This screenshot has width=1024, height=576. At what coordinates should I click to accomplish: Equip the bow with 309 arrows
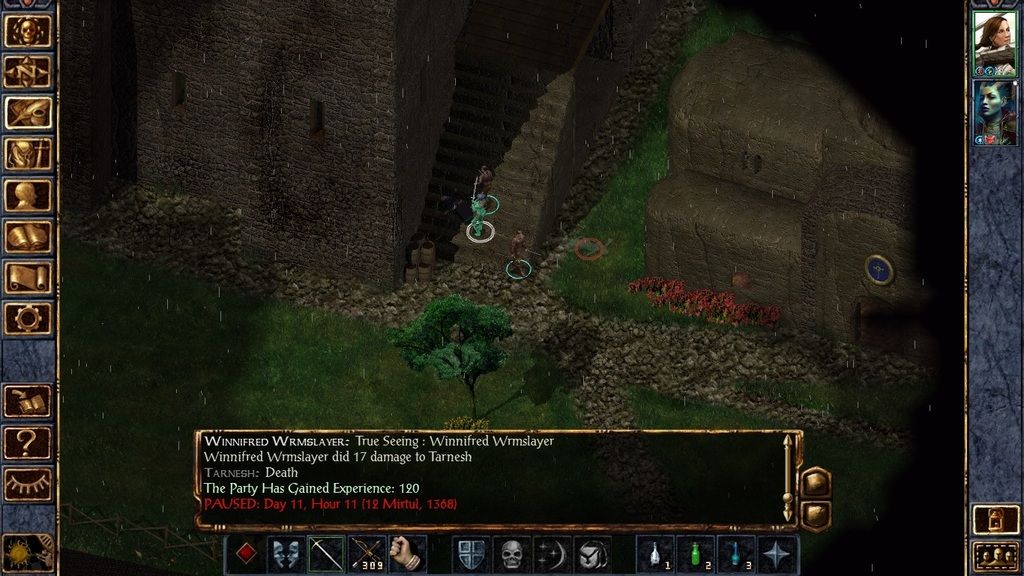[366, 554]
